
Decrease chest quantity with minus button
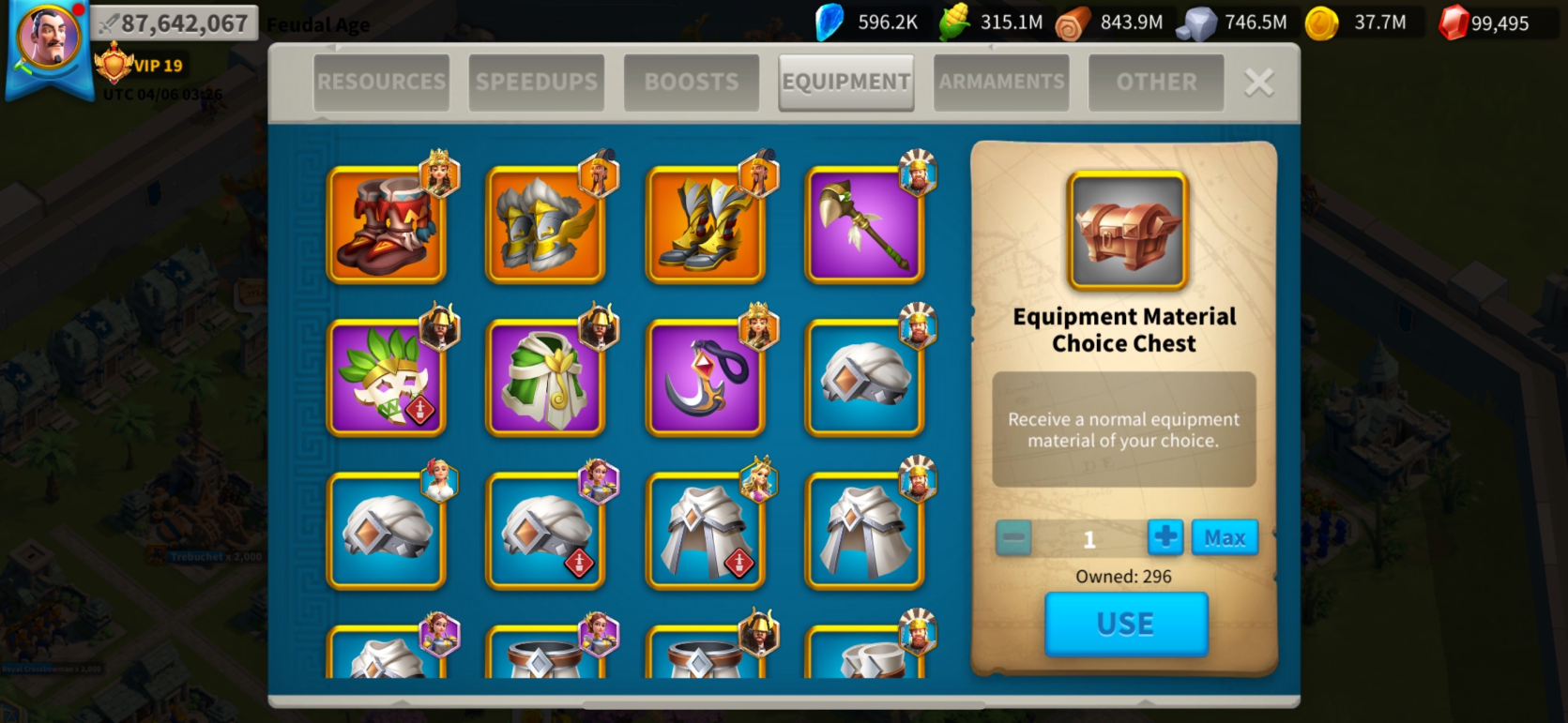pos(1013,538)
